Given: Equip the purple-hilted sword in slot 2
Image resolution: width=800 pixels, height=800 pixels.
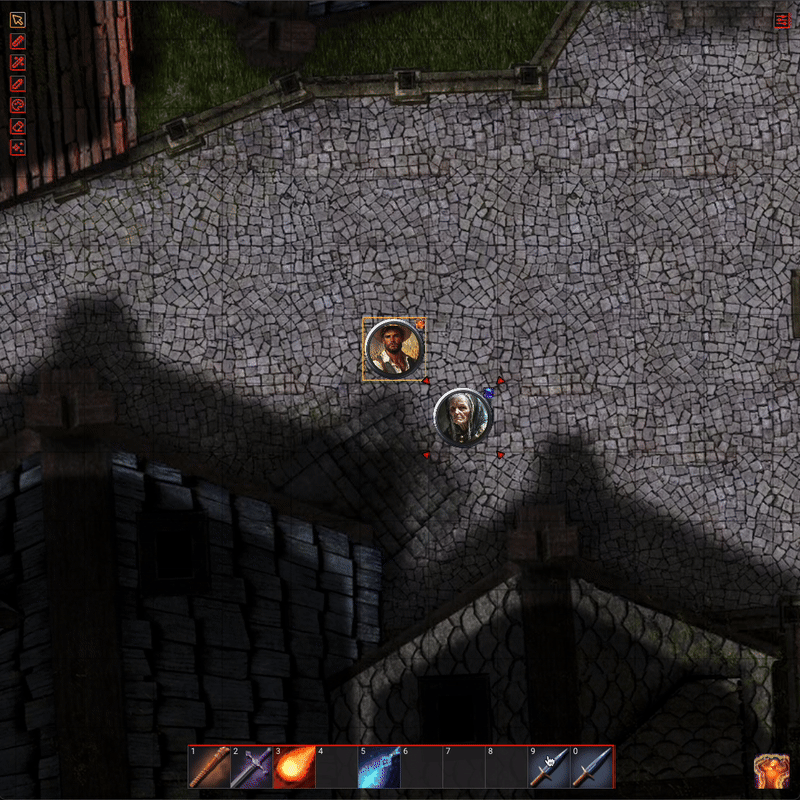Looking at the screenshot, I should [x=251, y=768].
